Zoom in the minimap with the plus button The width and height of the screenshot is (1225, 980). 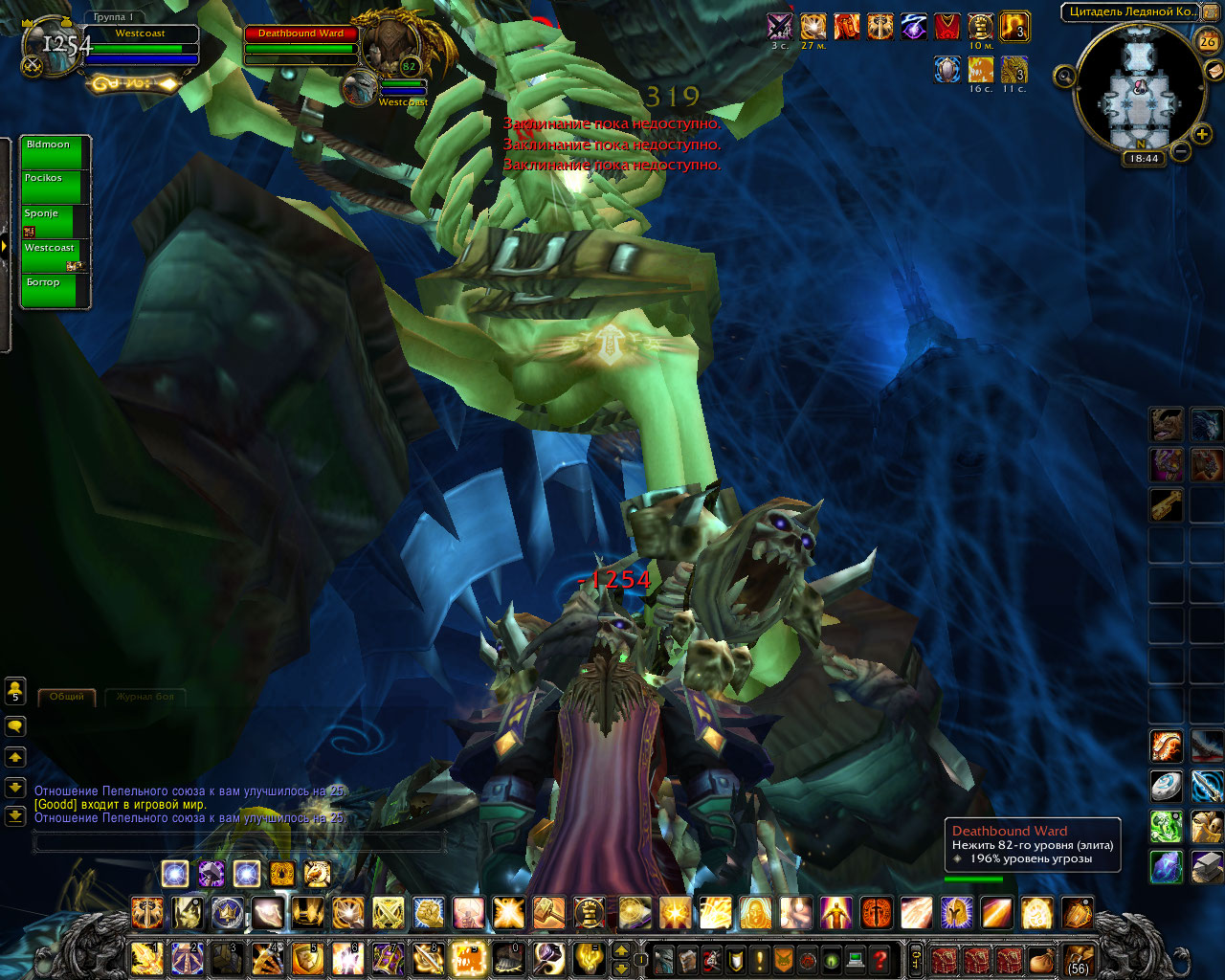1202,135
